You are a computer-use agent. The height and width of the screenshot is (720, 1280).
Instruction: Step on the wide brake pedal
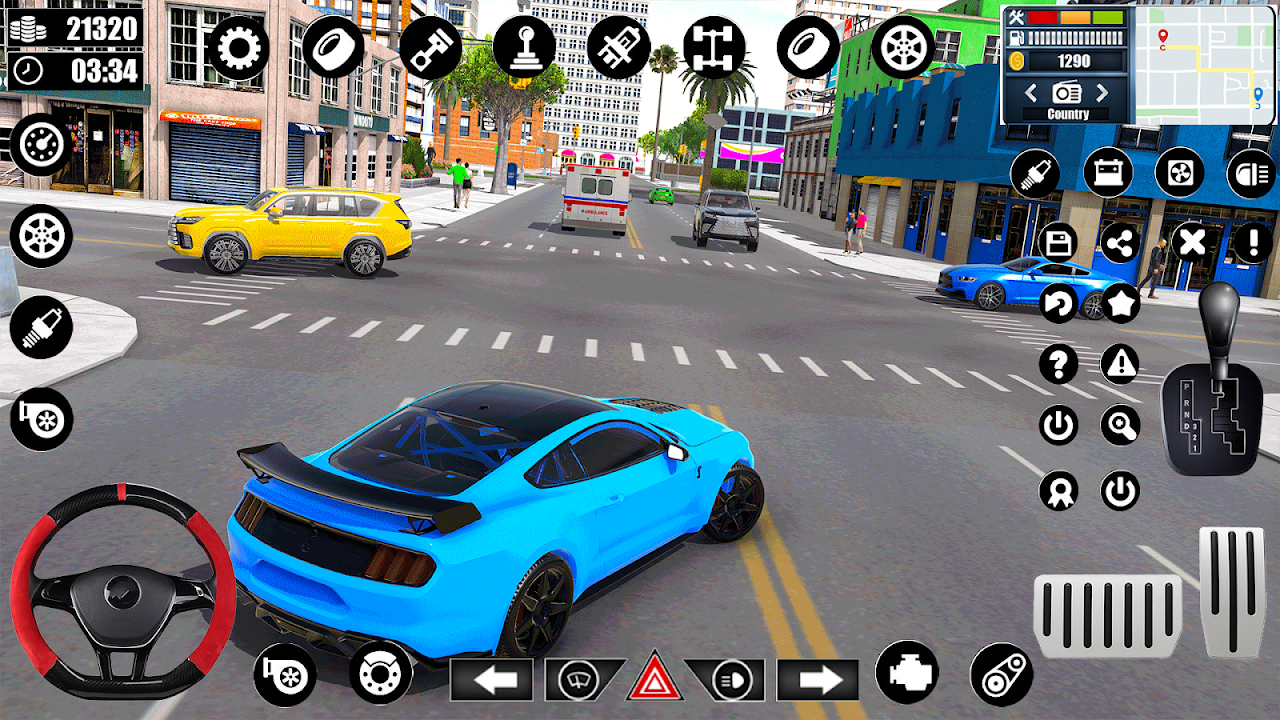click(1107, 616)
